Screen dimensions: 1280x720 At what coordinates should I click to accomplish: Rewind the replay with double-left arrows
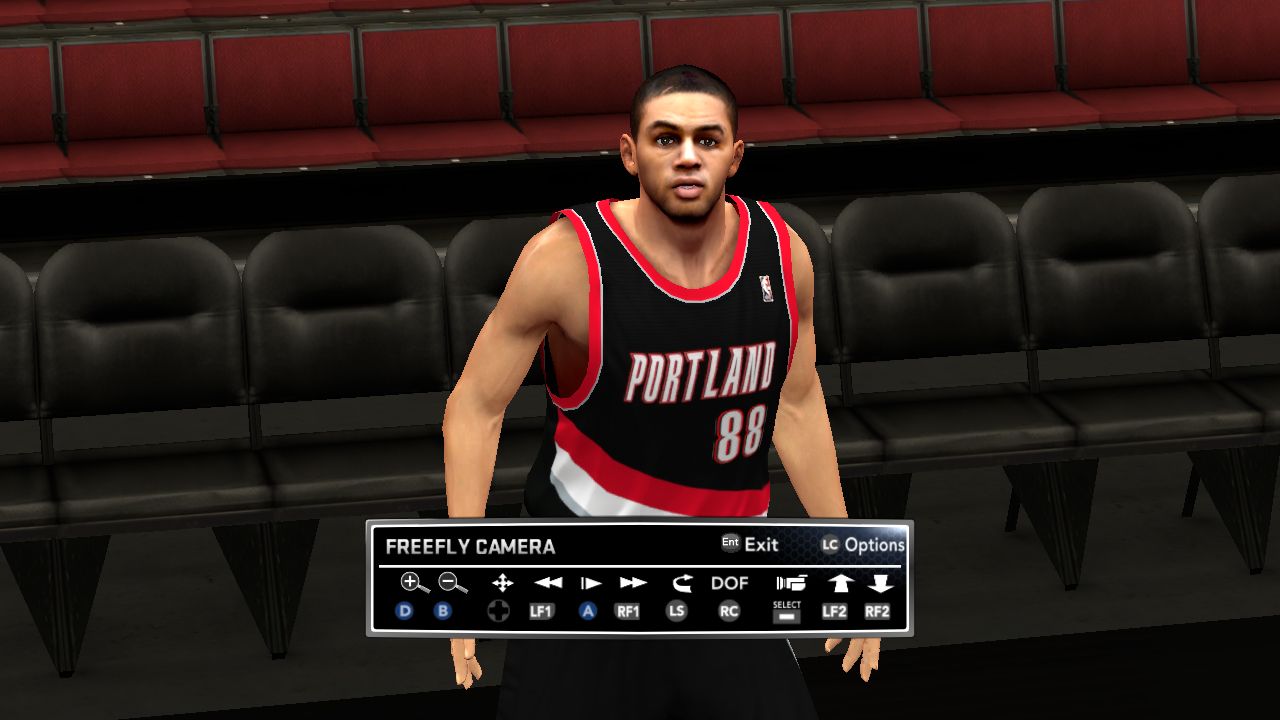548,583
